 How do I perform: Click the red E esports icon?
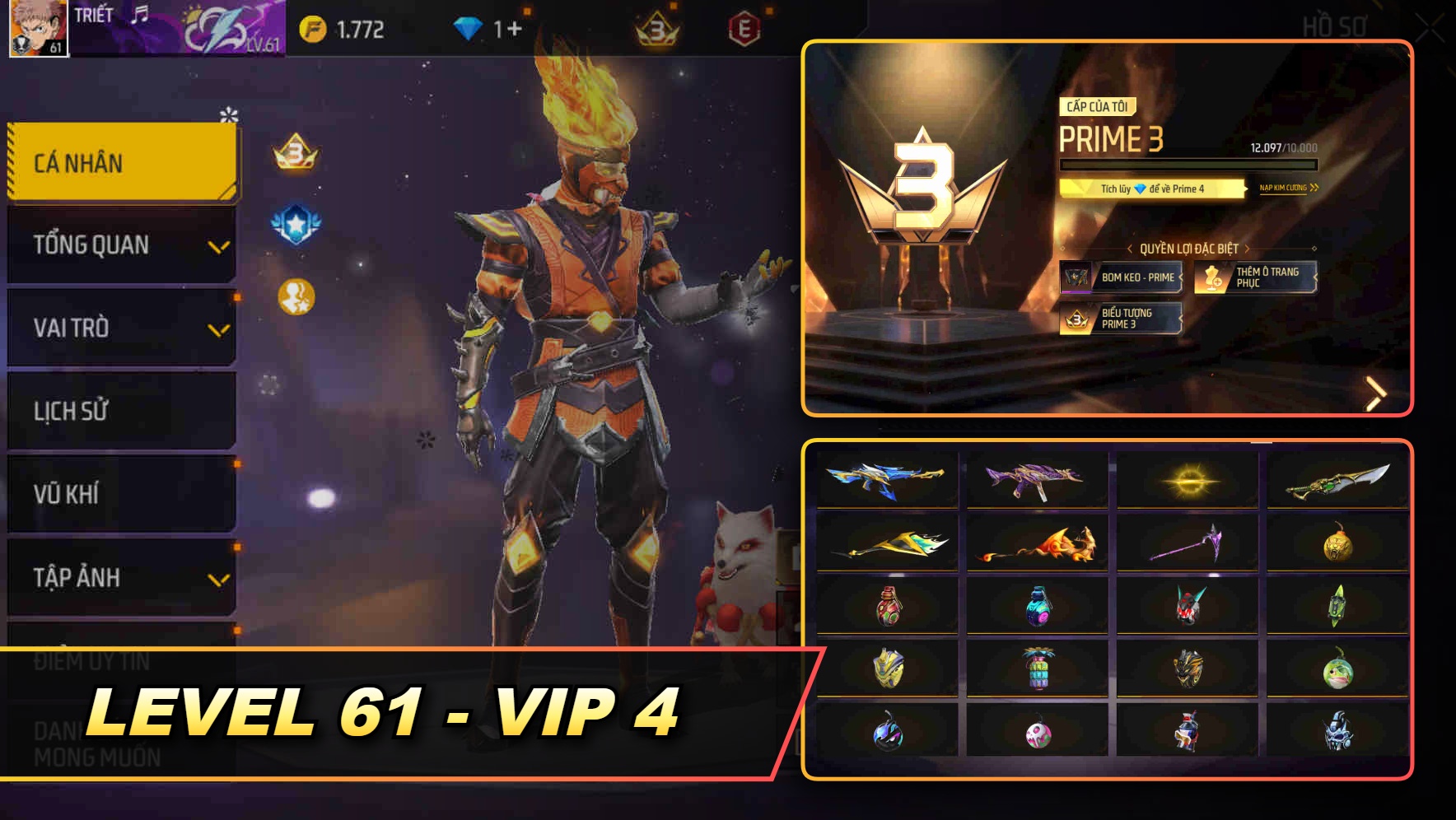(x=744, y=26)
